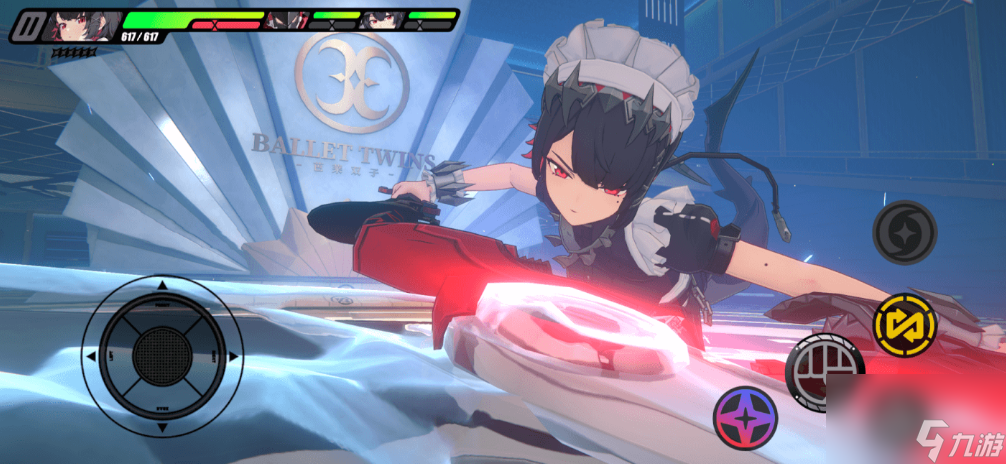This screenshot has width=1006, height=464.
Task: Push the joystick's up arrow
Action: [162, 287]
